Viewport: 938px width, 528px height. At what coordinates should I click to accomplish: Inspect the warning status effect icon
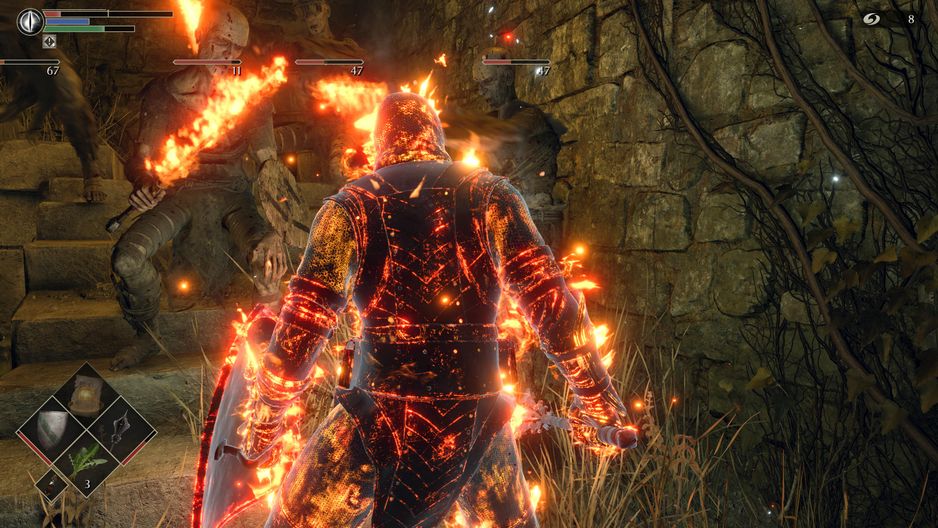49,42
